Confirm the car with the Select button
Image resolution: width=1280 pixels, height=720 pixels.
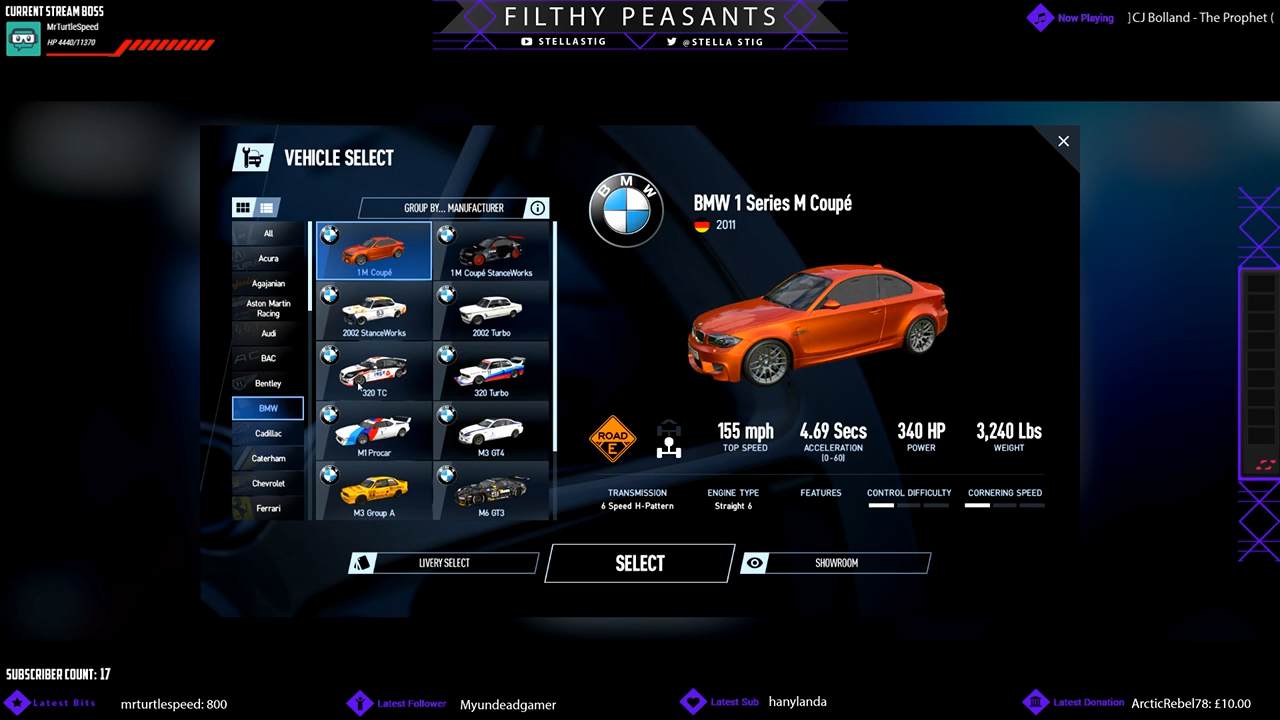coord(640,563)
